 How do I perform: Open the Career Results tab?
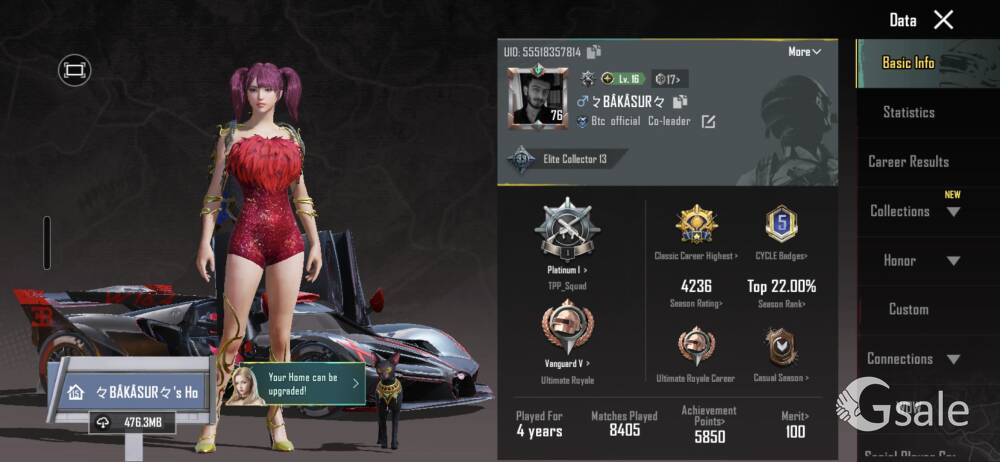coord(908,161)
